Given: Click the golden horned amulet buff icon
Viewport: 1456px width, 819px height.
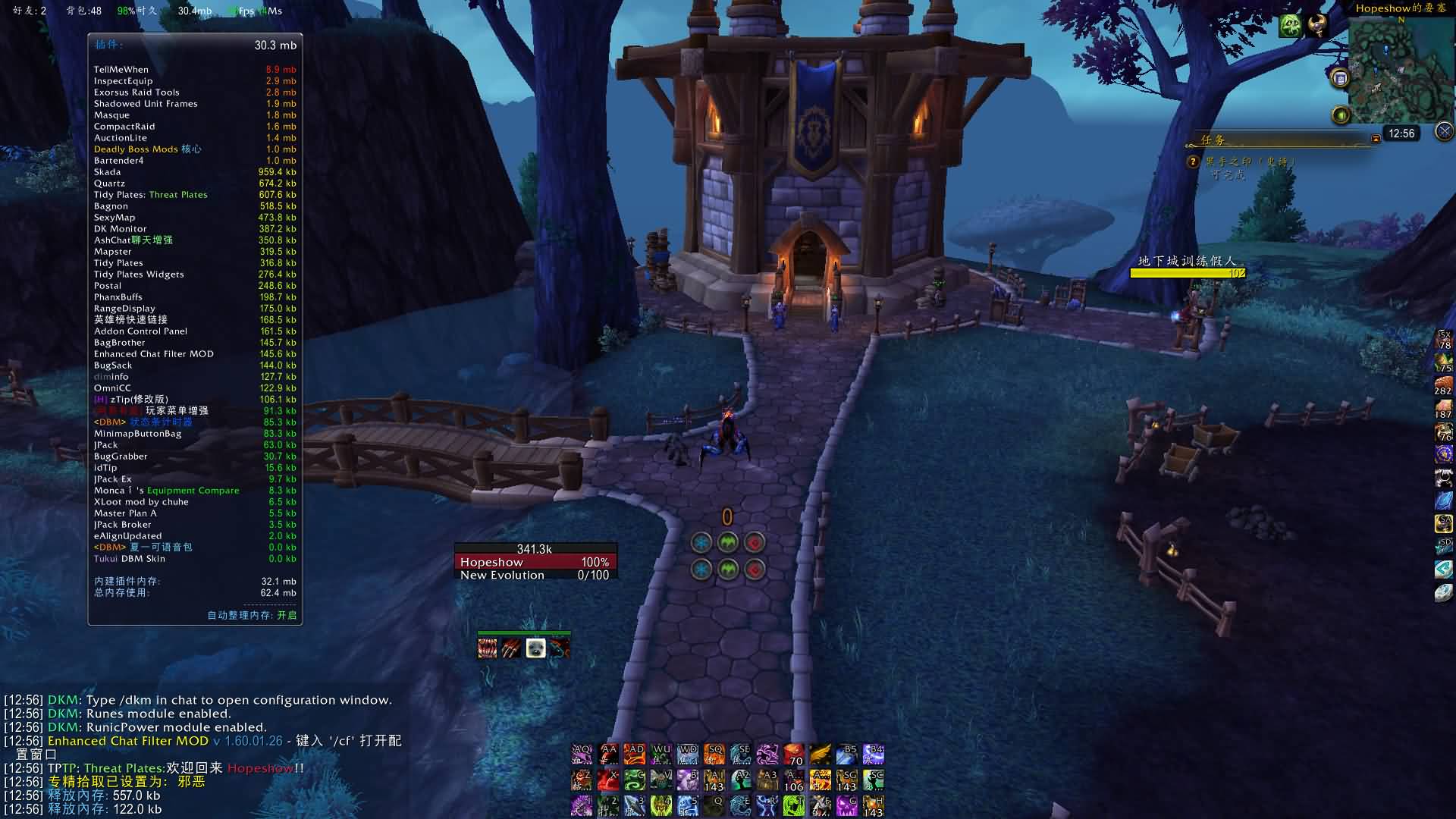Looking at the screenshot, I should pos(1318,26).
